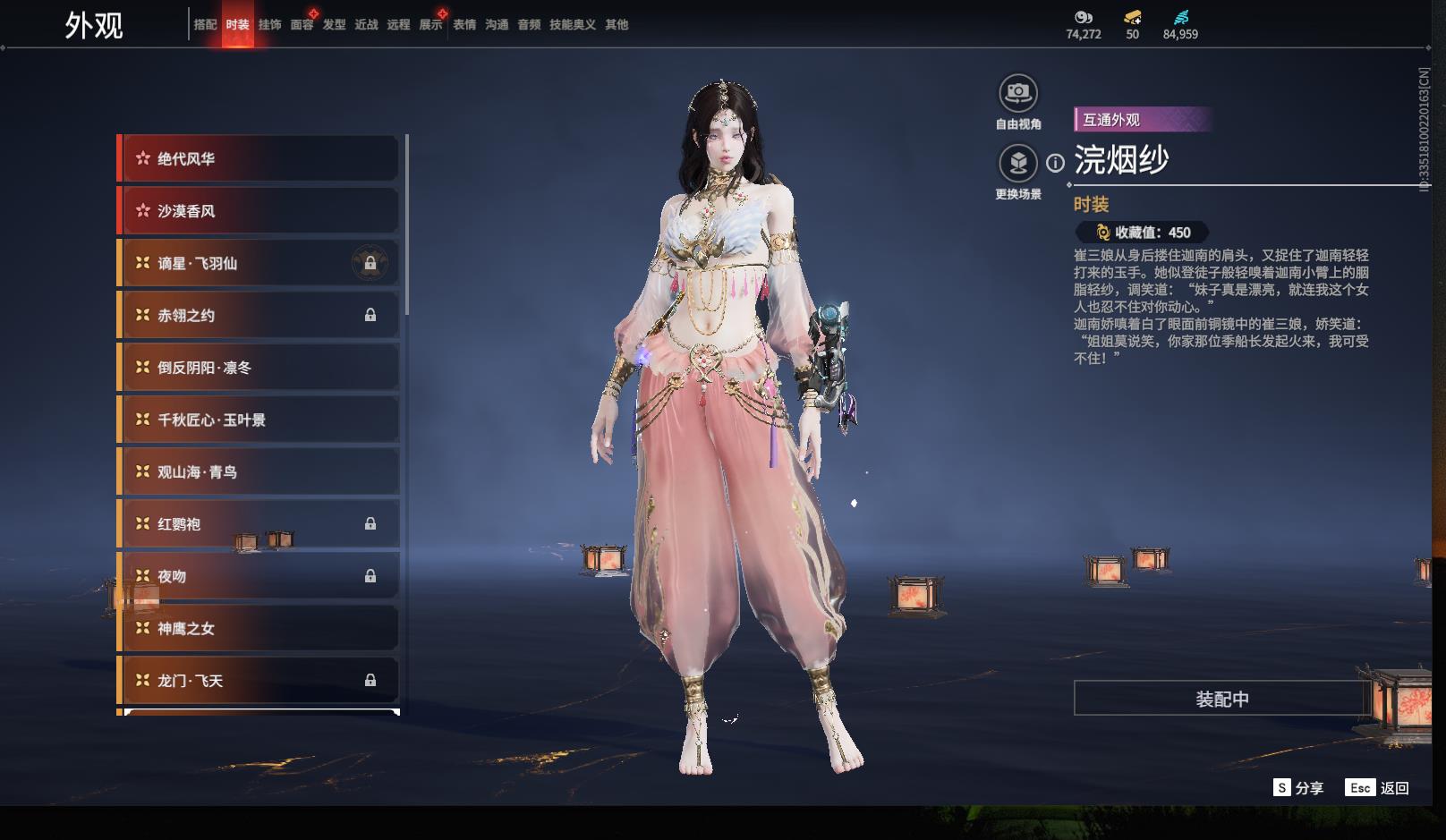The height and width of the screenshot is (840, 1446).
Task: Switch to the 搭配 tab
Action: 205,25
